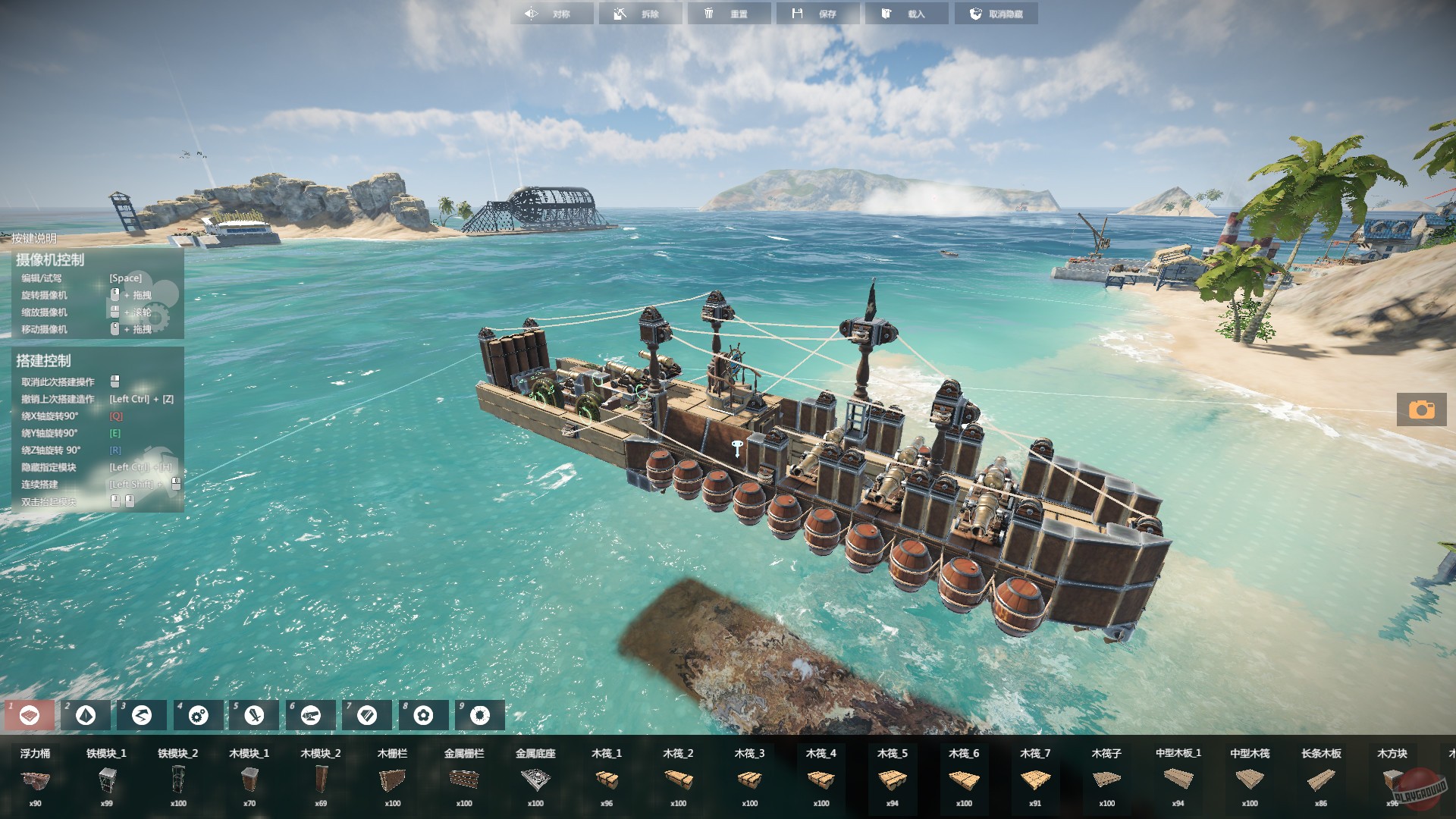
Task: Select the cannon category icon
Action: coord(310,714)
